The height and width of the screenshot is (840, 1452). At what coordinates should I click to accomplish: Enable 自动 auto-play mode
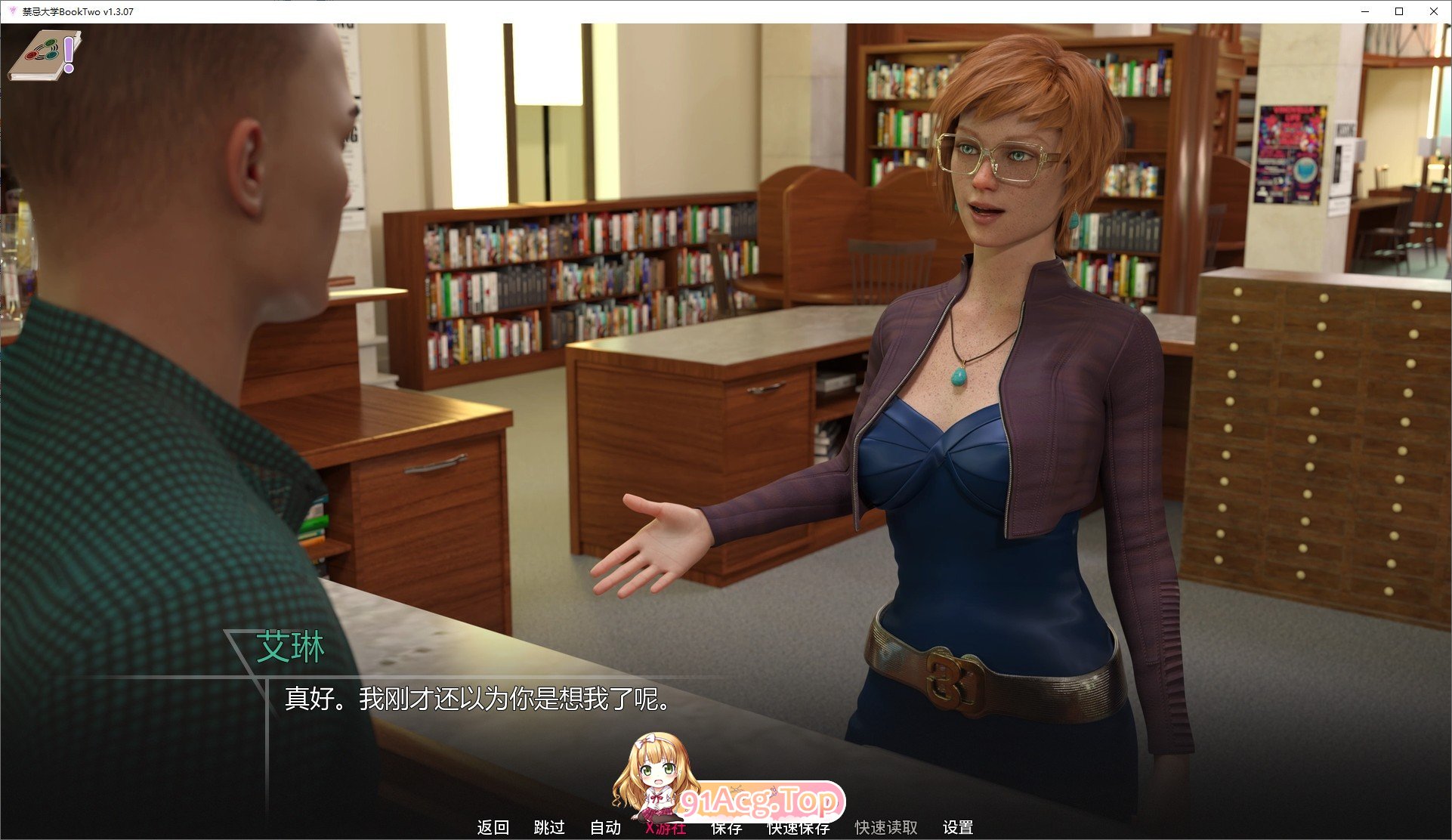tap(604, 827)
